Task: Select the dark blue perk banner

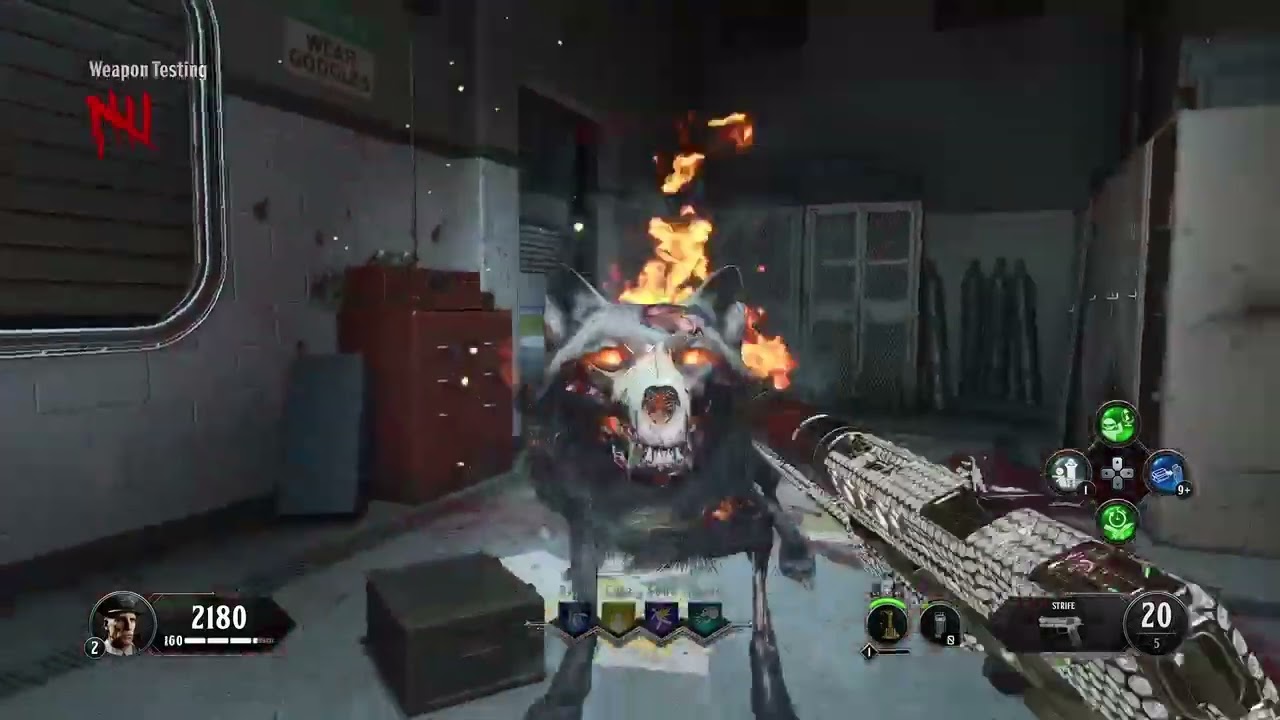Action: tap(576, 620)
